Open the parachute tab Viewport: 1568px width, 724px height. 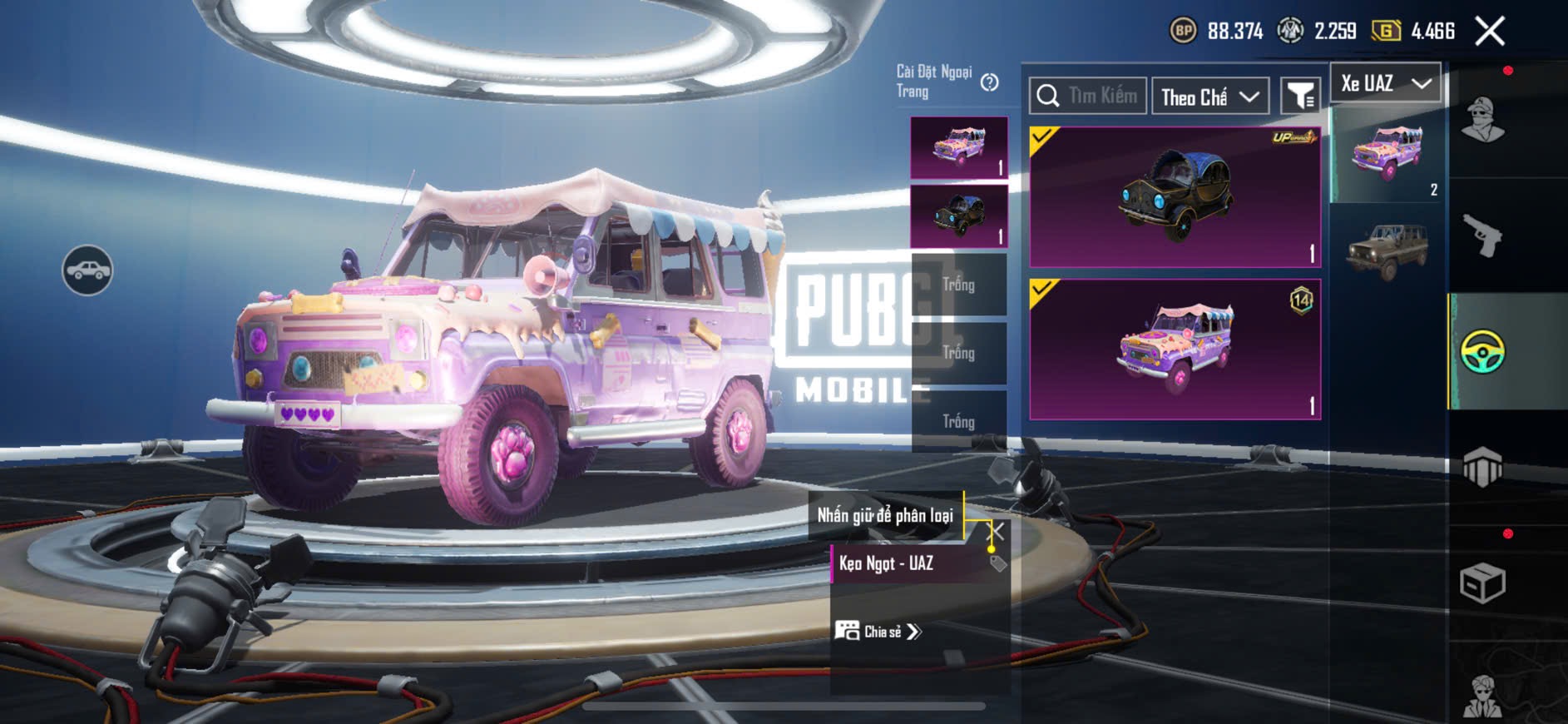click(1482, 468)
